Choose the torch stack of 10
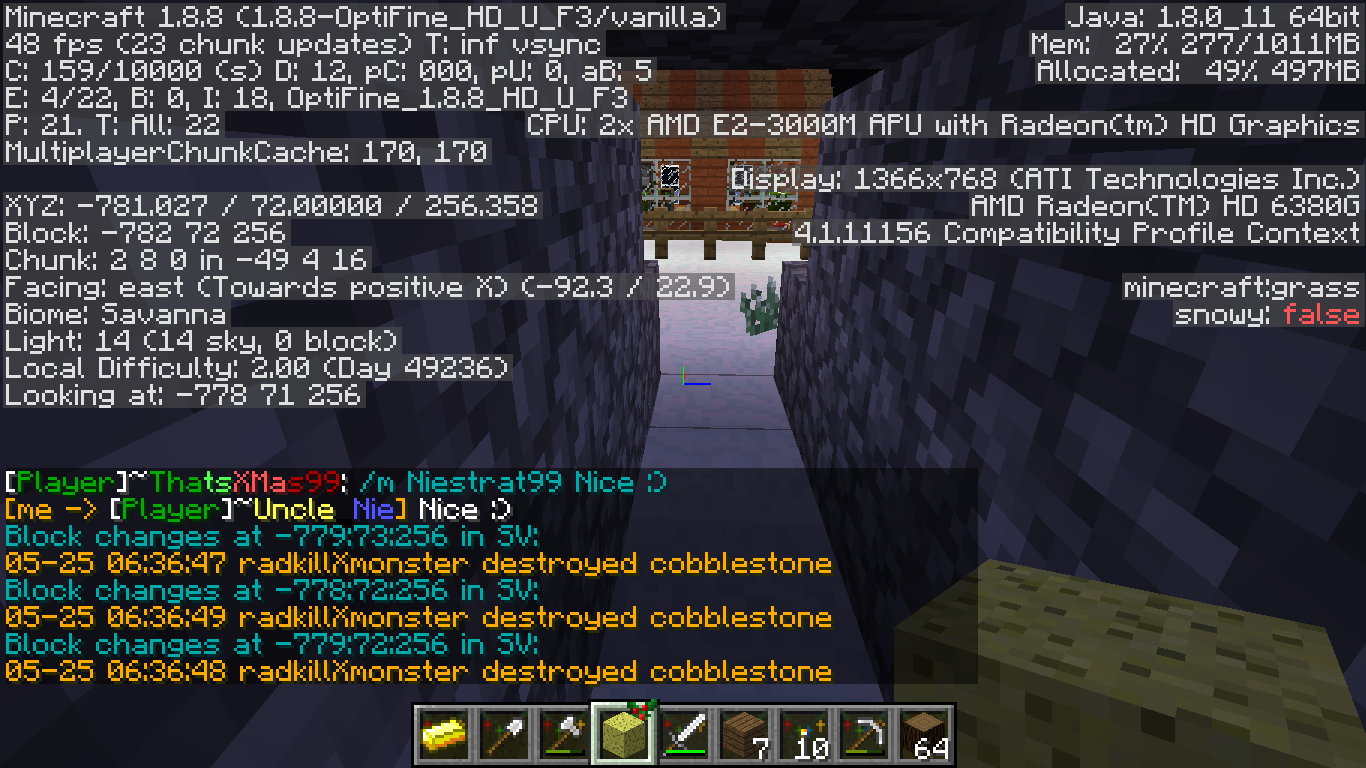Screen dimensions: 1366x768 [x=805, y=735]
